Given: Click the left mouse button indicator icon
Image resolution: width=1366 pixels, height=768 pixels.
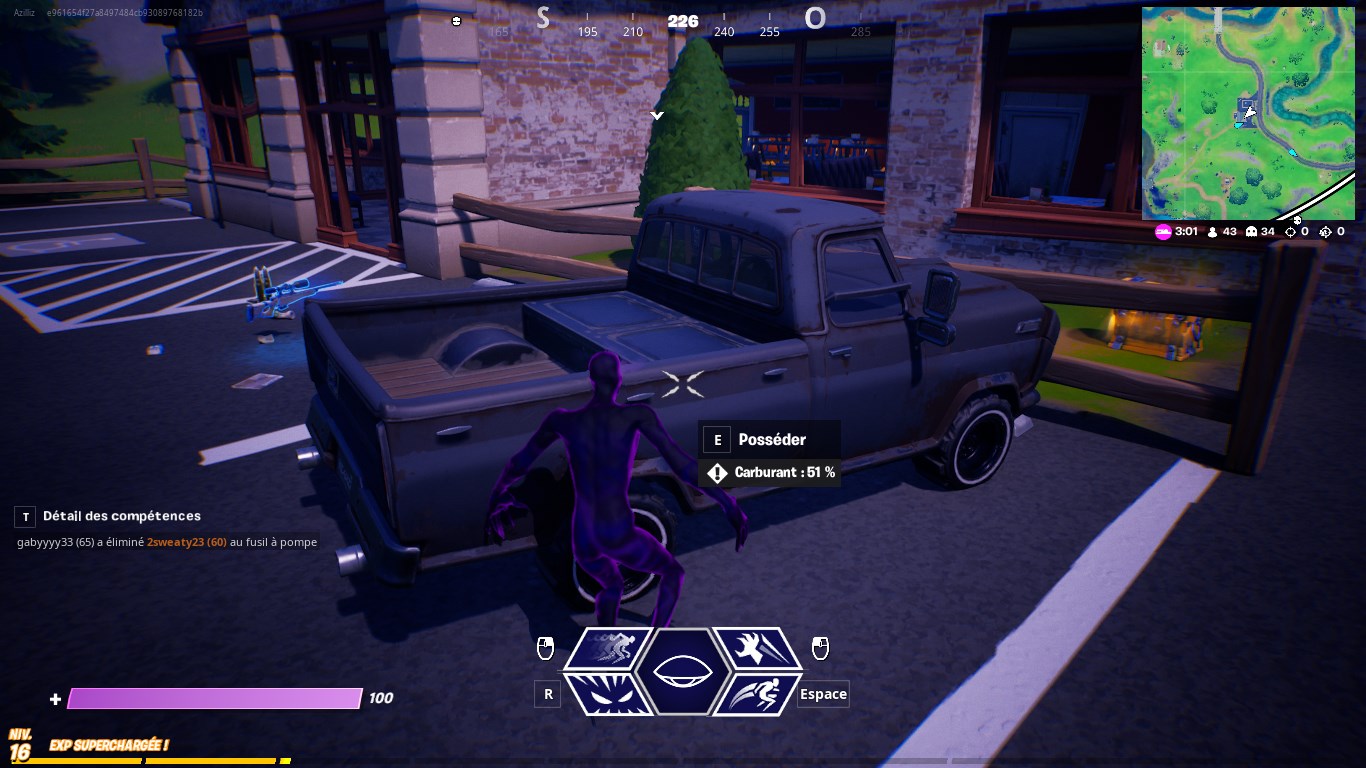Looking at the screenshot, I should [545, 648].
